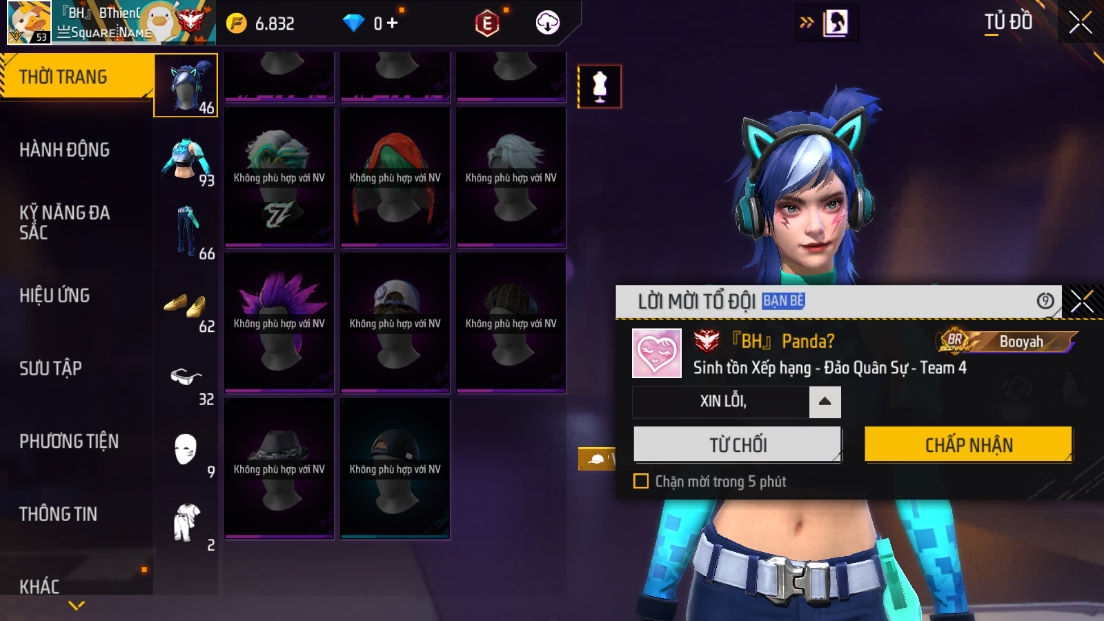Pick the purple spiky hair item
Image resolution: width=1104 pixels, height=621 pixels.
click(279, 322)
